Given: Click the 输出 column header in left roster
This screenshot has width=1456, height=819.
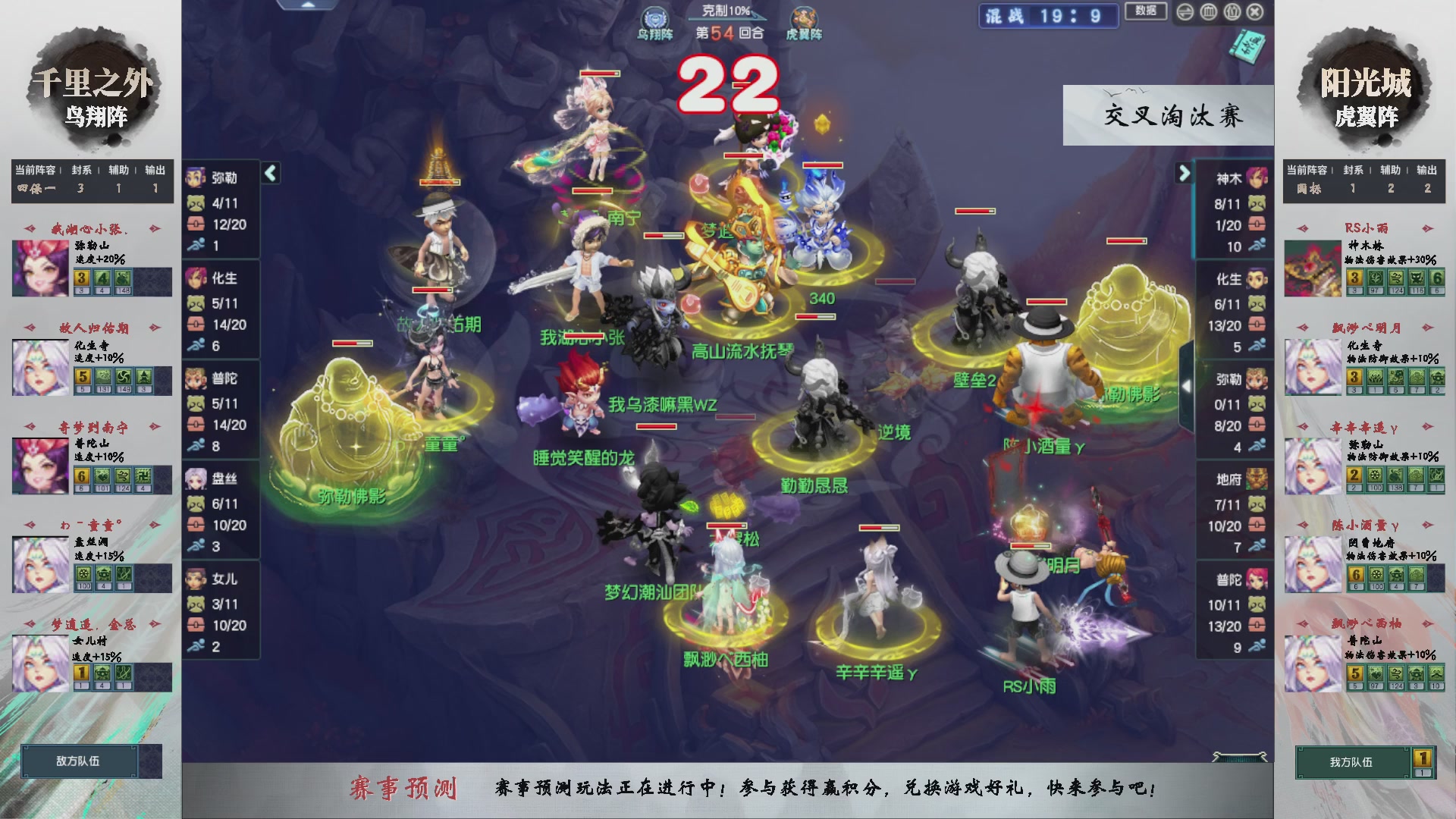Looking at the screenshot, I should [x=154, y=171].
